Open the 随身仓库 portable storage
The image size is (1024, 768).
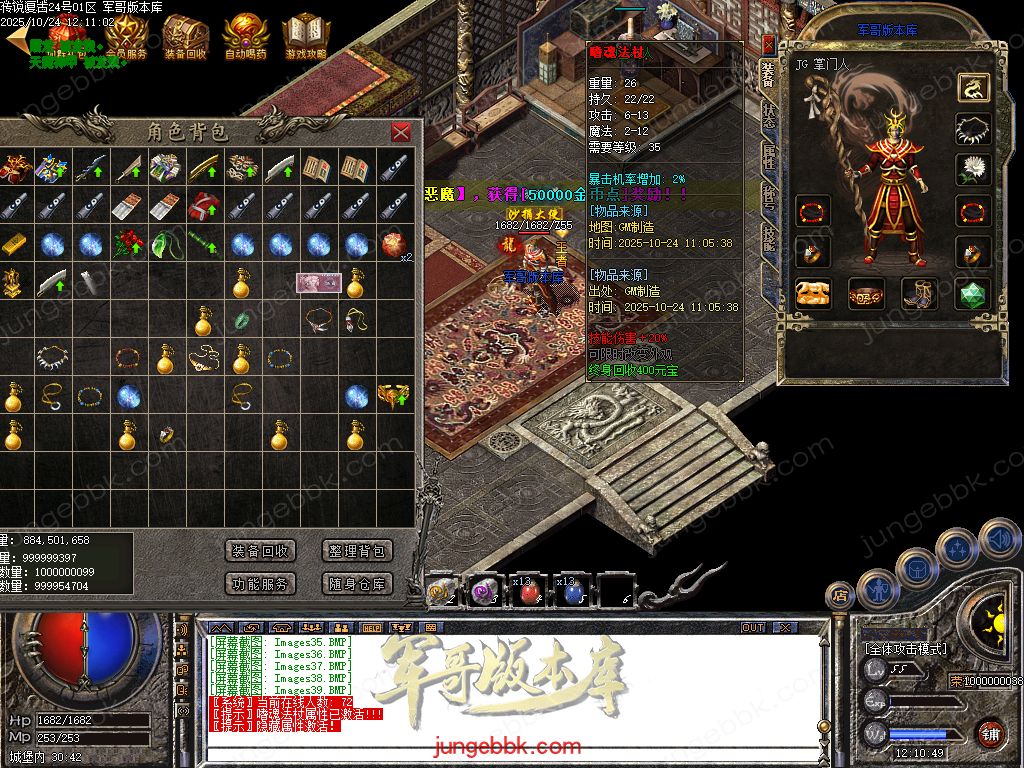pos(355,583)
